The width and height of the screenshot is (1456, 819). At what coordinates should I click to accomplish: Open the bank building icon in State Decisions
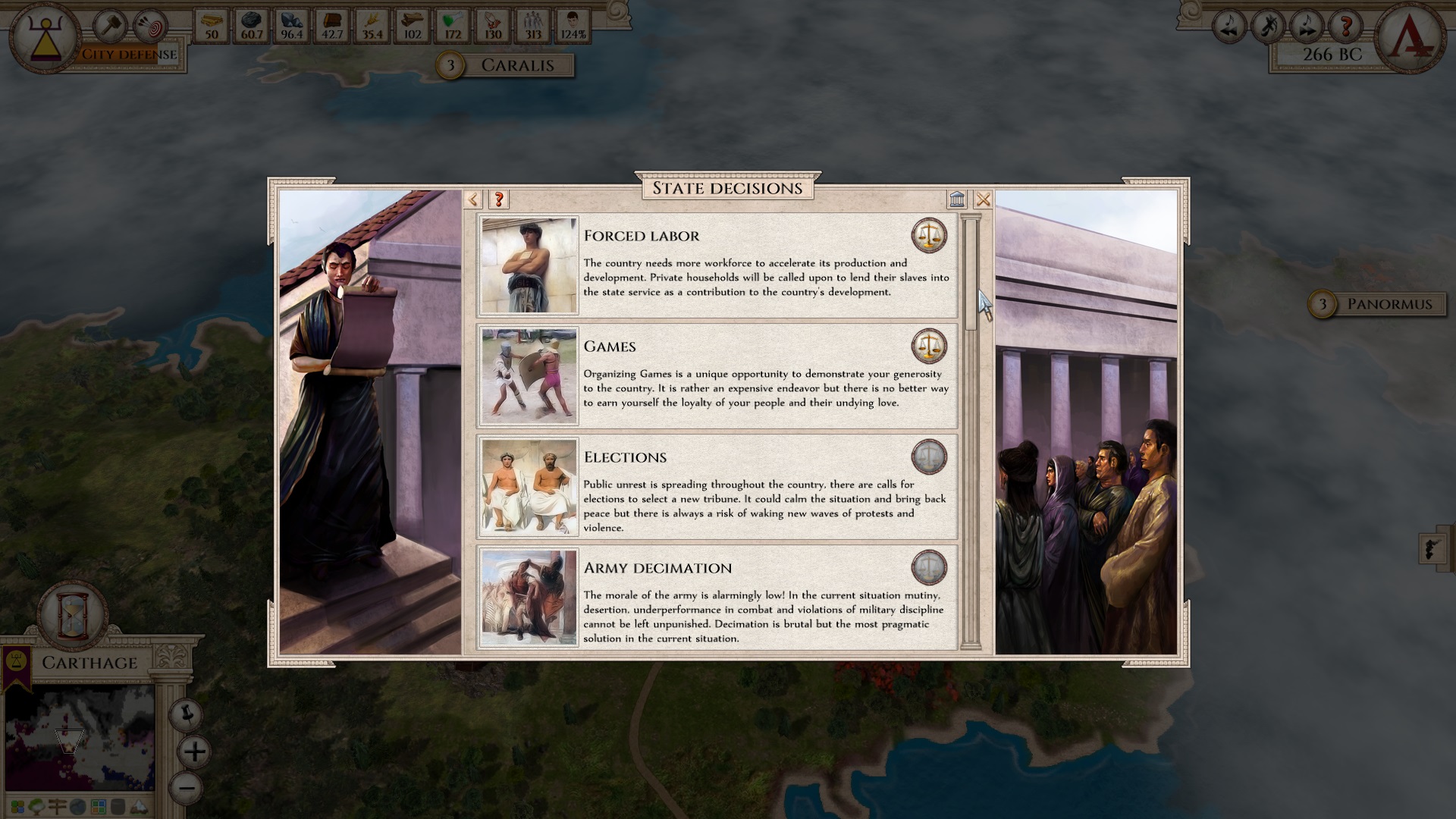coord(958,199)
